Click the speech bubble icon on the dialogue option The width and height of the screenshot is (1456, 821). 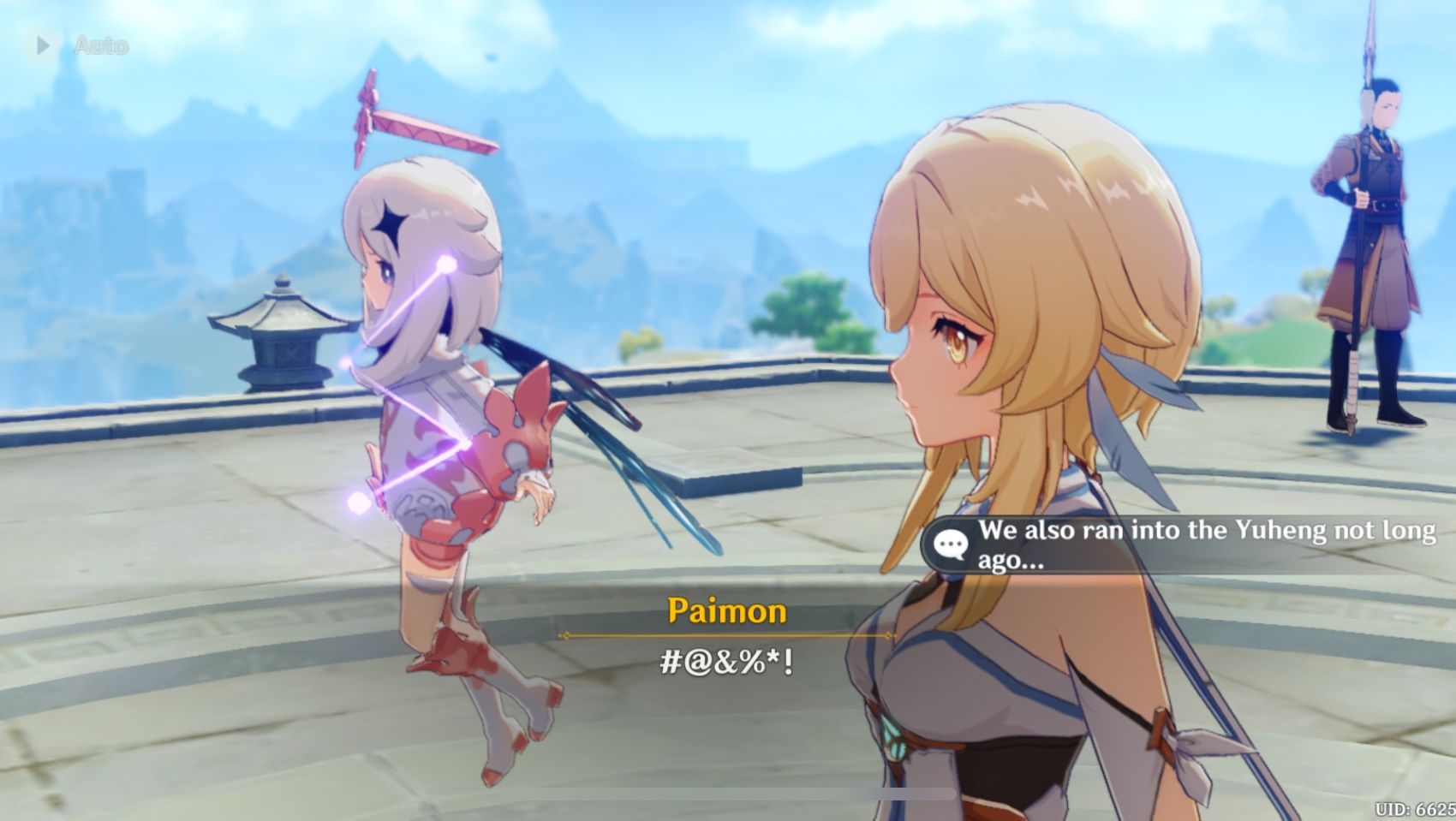949,543
